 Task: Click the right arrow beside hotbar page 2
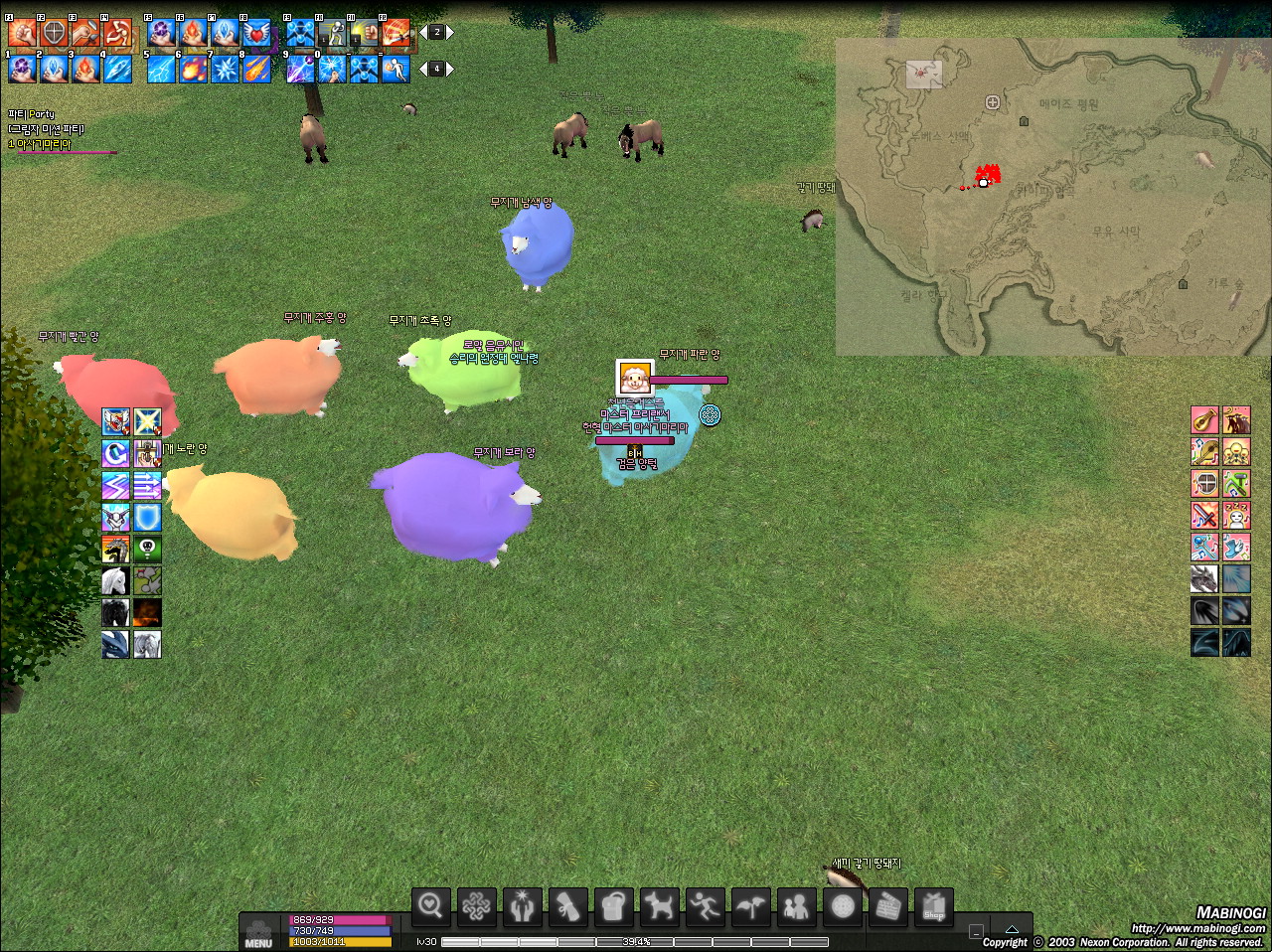[x=452, y=31]
